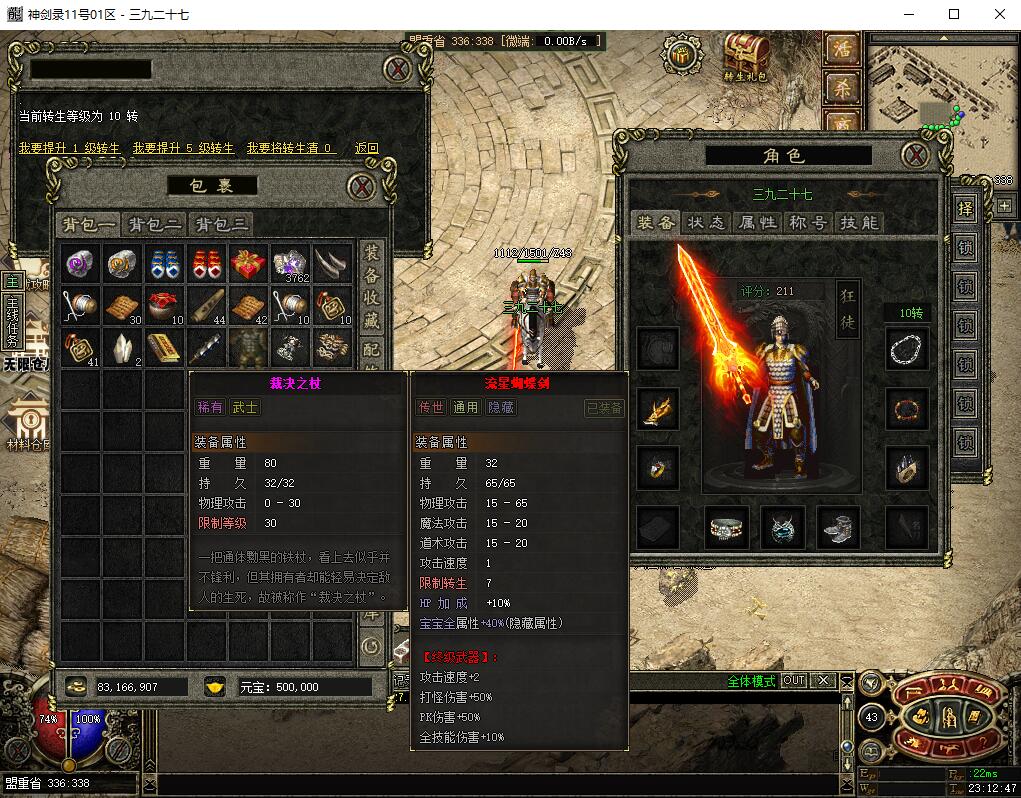Switch to the 背包二 bag tab
Viewport: 1021px width, 798px height.
154,224
